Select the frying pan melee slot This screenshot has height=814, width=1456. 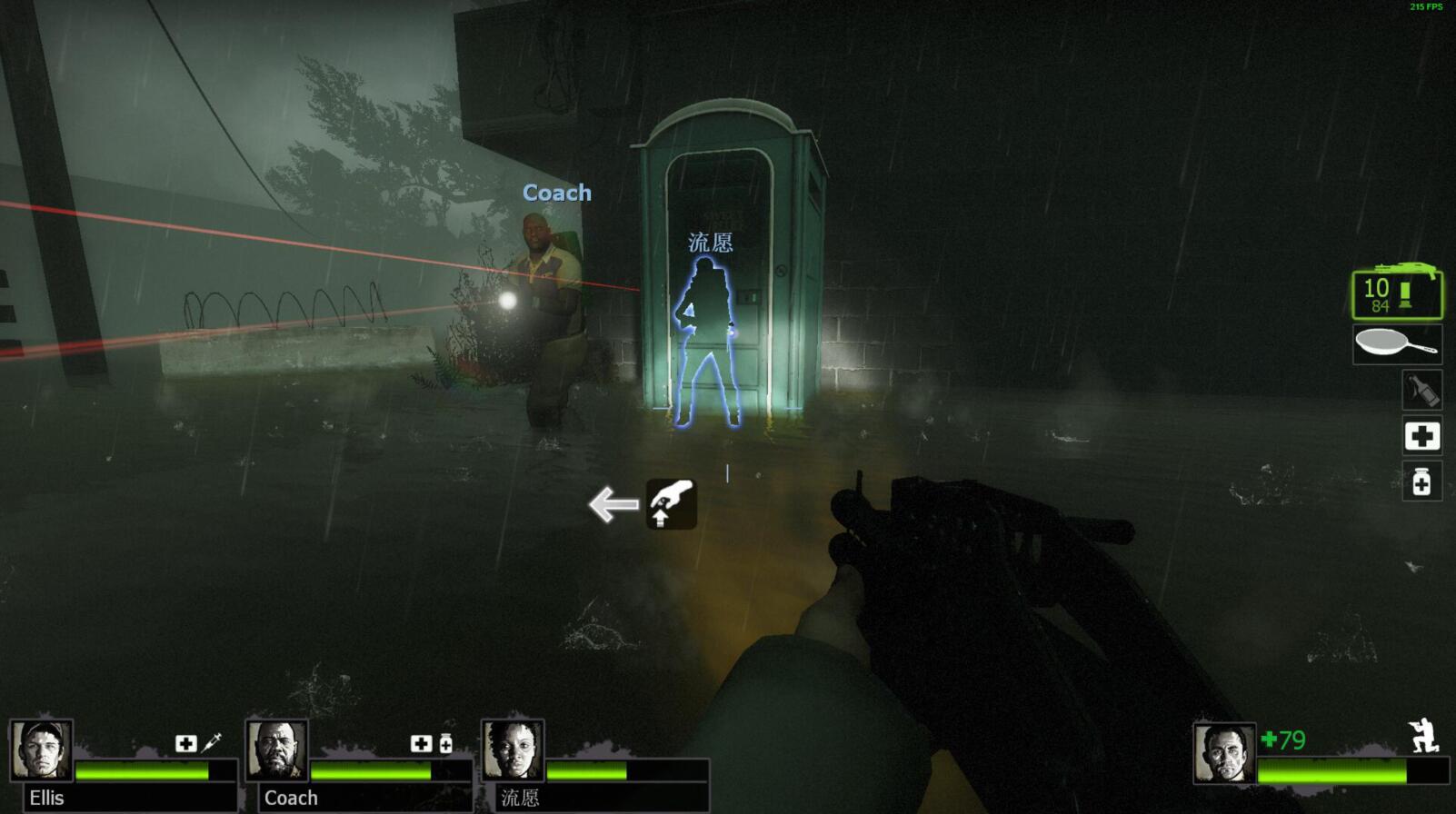(1397, 344)
